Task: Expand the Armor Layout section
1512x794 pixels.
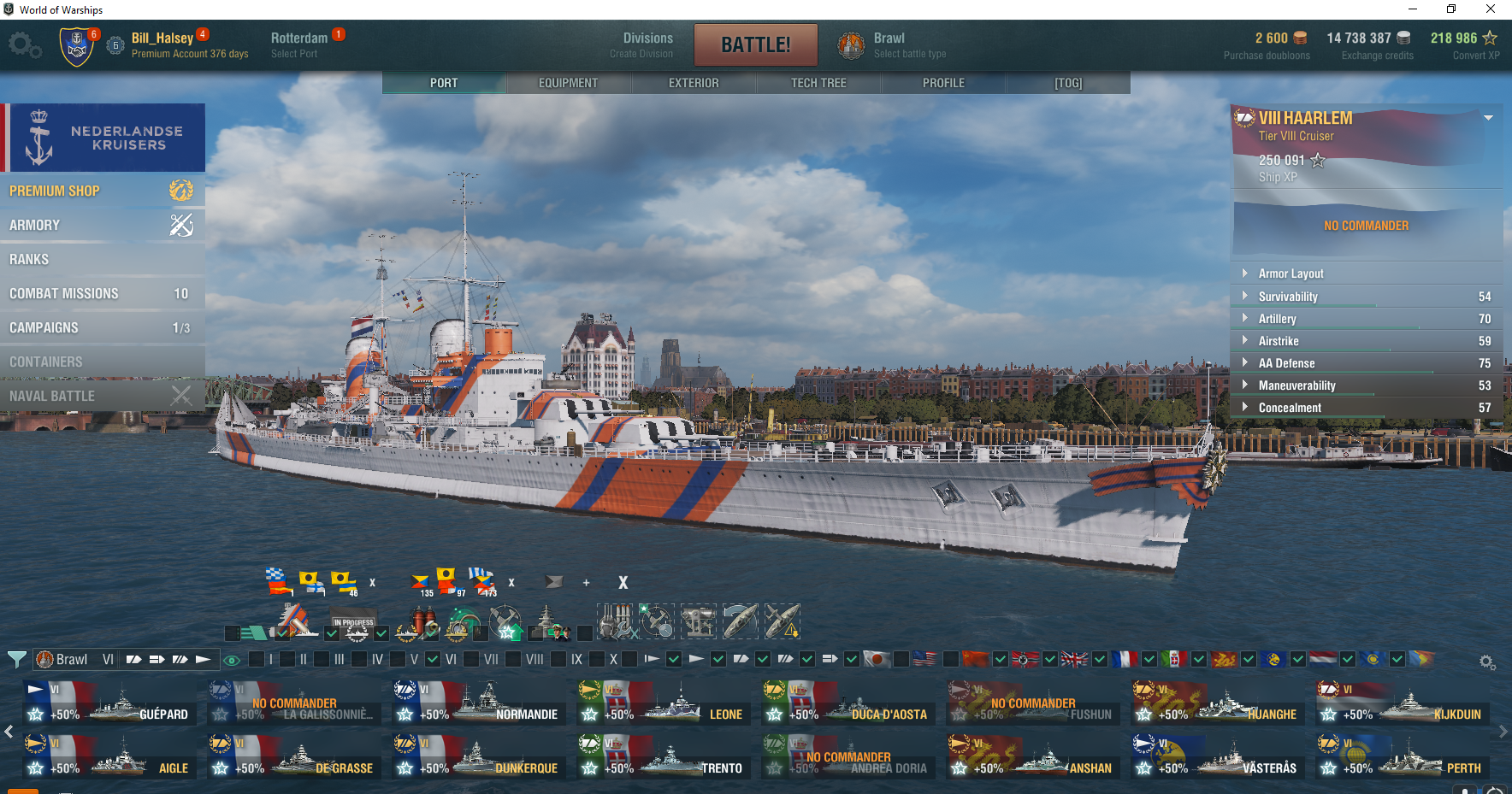Action: pos(1291,273)
